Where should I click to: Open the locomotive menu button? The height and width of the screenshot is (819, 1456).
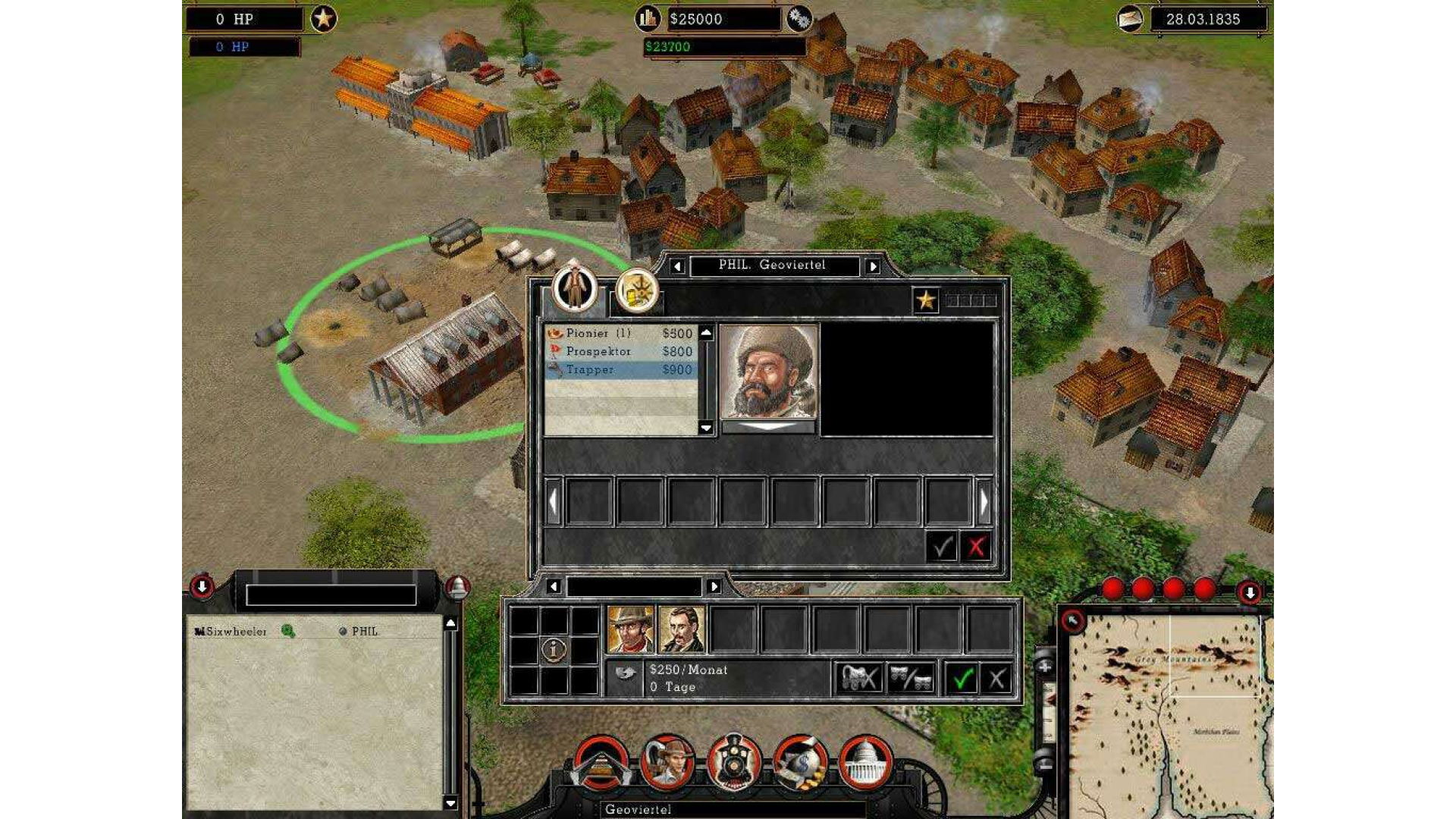tap(733, 761)
